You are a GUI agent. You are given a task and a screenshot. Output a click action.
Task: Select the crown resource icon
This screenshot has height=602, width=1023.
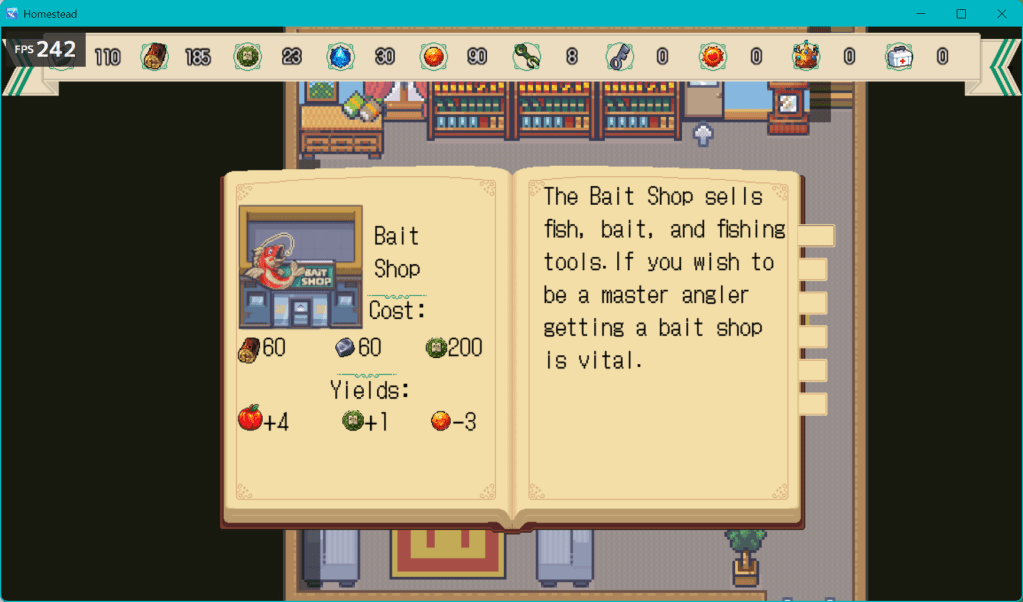[805, 57]
